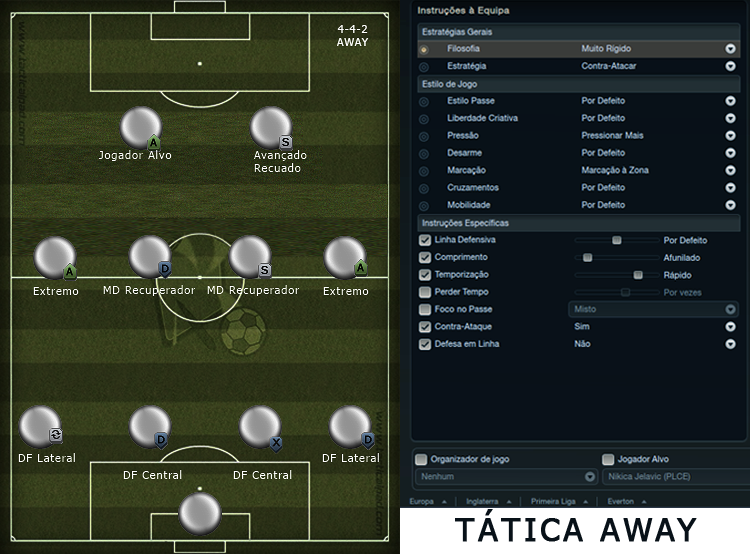The width and height of the screenshot is (750, 554).
Task: Click the Everton breadcrumb
Action: (621, 501)
